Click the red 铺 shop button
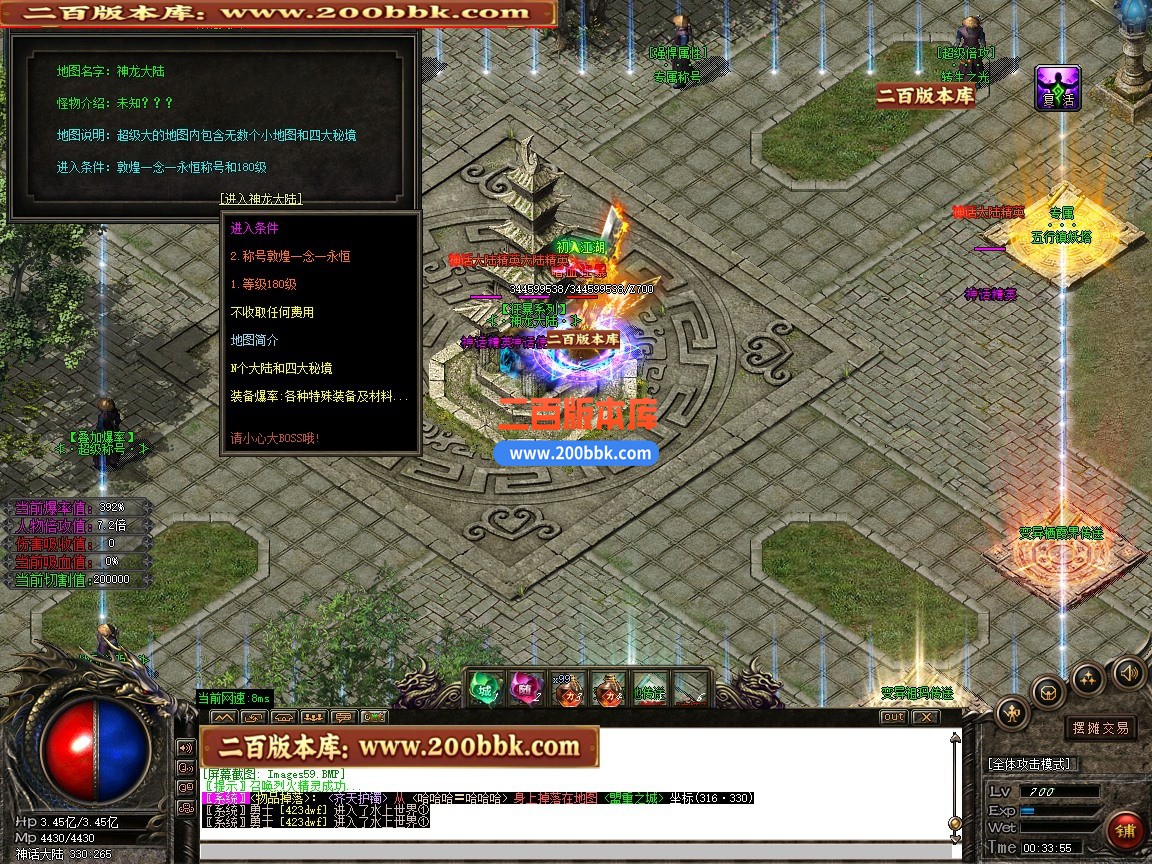Viewport: 1152px width, 864px height. [x=1124, y=831]
